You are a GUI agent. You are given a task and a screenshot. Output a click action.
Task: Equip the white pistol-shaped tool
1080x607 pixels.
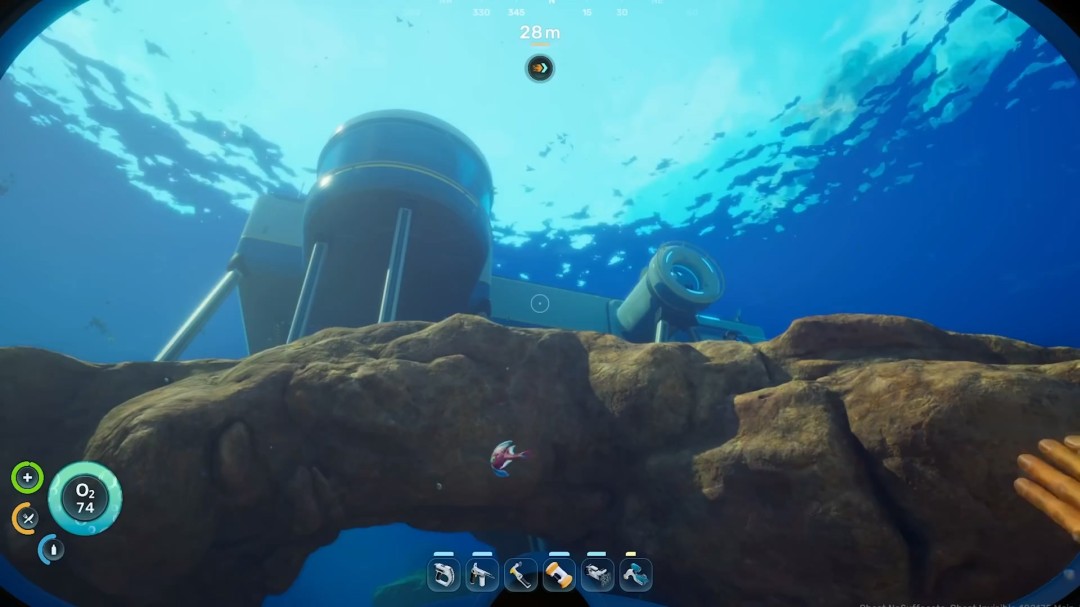[482, 574]
